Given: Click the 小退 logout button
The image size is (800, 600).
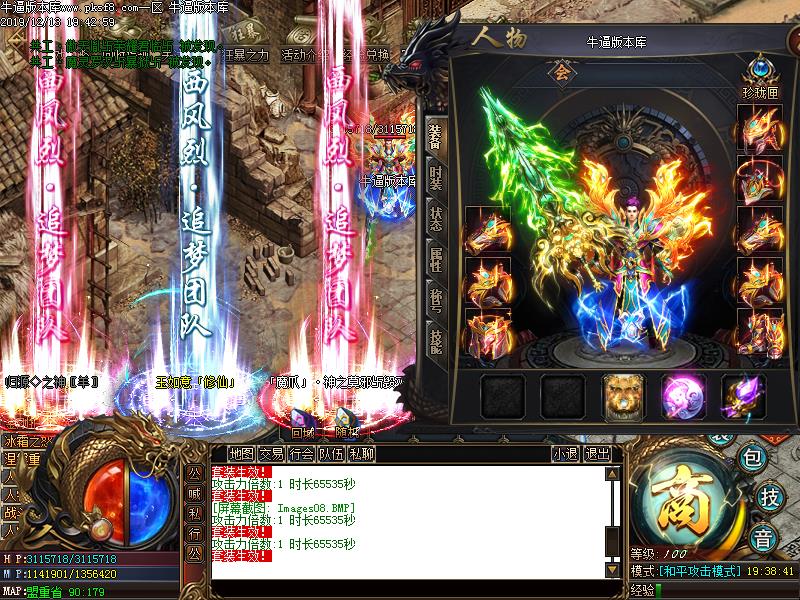Looking at the screenshot, I should click(565, 454).
